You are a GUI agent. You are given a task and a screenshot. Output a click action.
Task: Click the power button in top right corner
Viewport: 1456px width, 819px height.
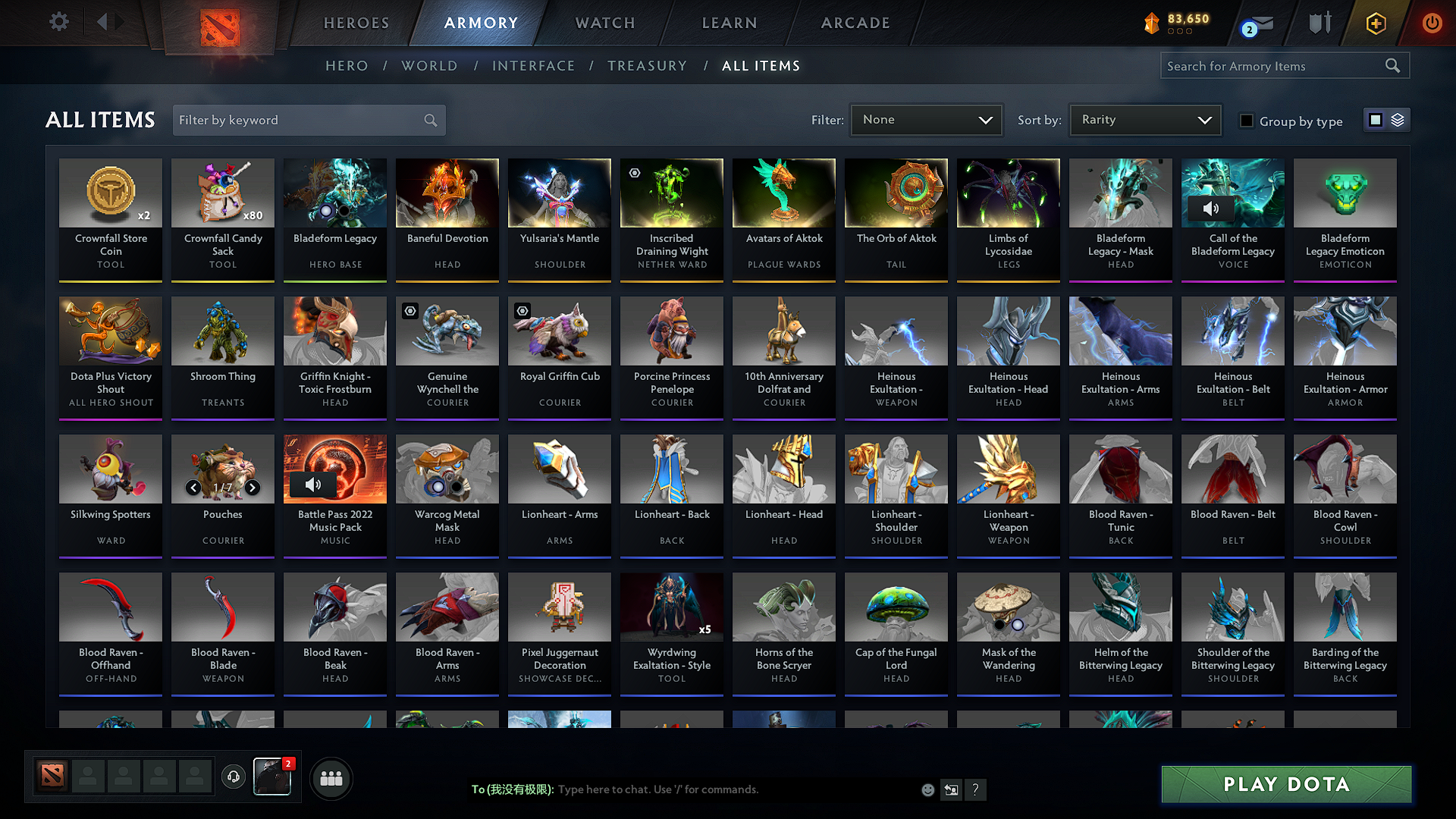tap(1432, 23)
